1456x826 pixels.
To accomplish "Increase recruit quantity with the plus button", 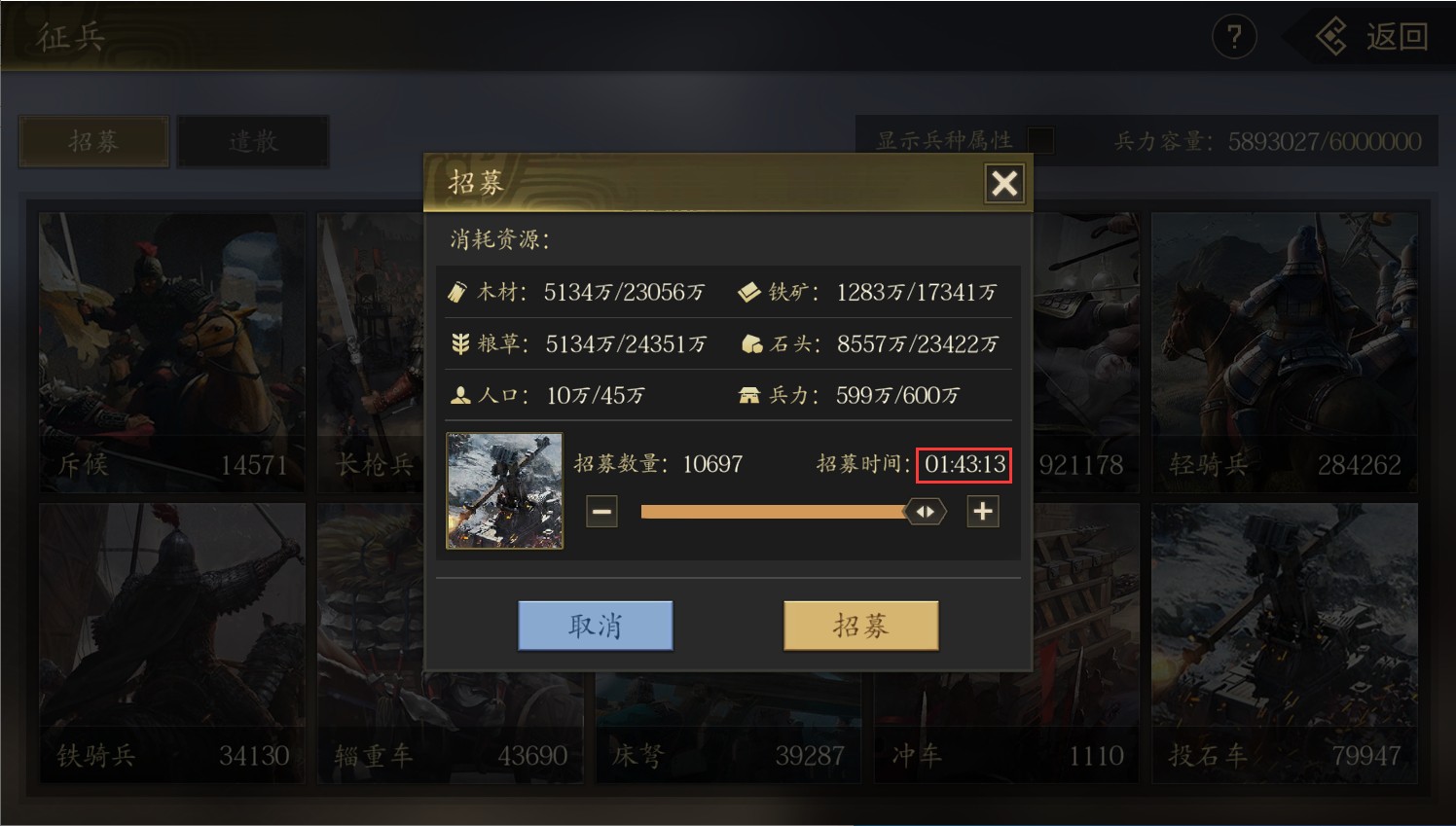I will click(983, 511).
